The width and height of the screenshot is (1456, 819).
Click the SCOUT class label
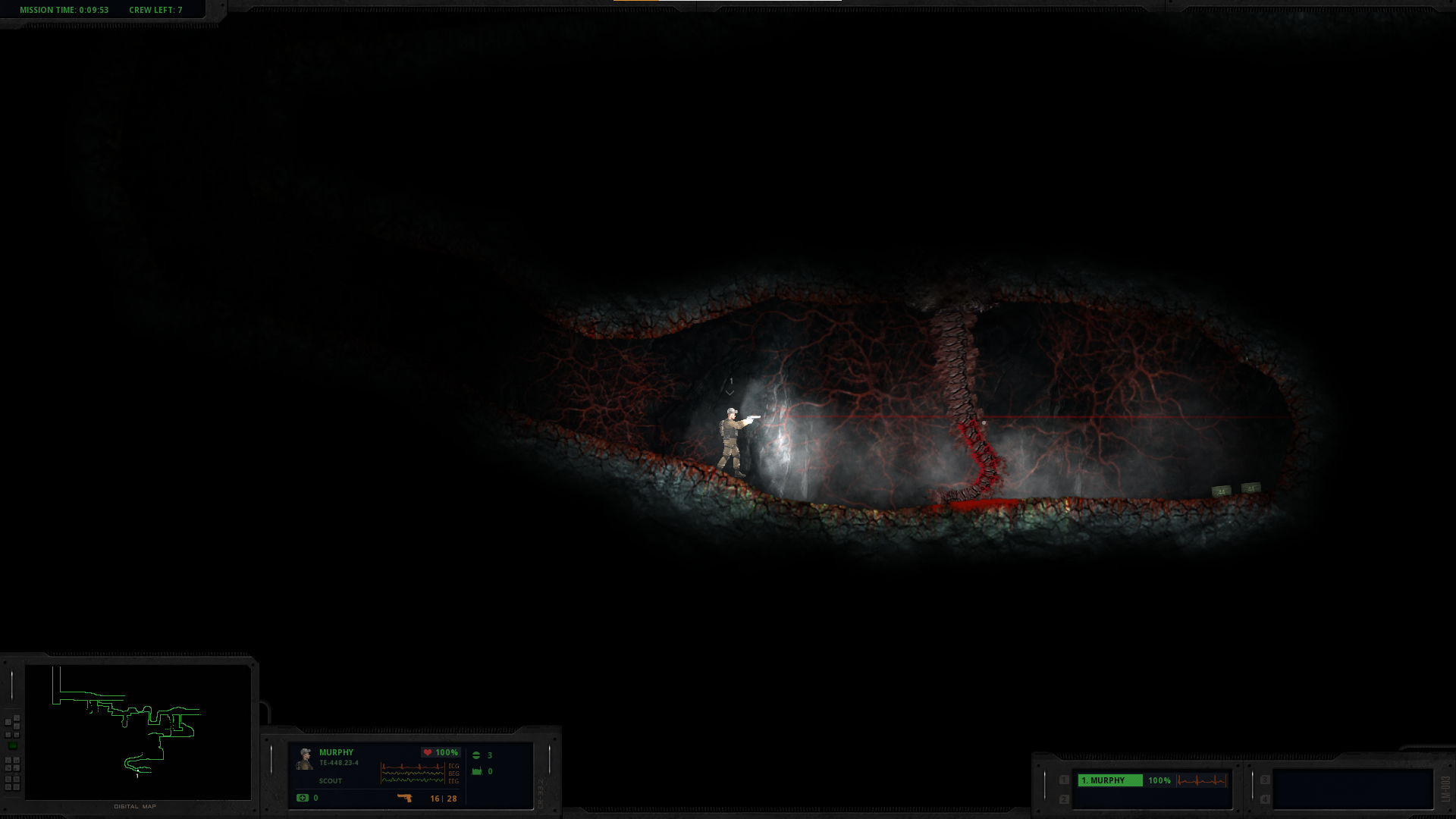point(331,781)
